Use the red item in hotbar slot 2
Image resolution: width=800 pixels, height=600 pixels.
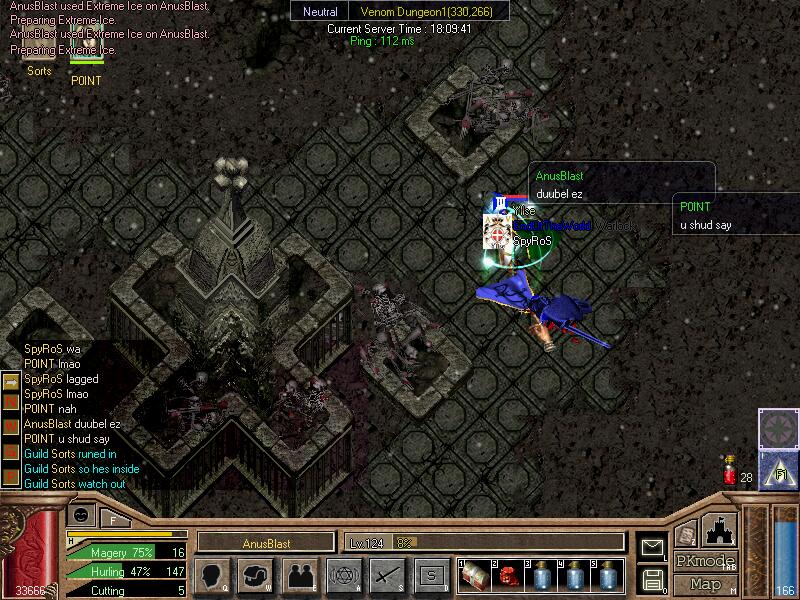tap(509, 576)
